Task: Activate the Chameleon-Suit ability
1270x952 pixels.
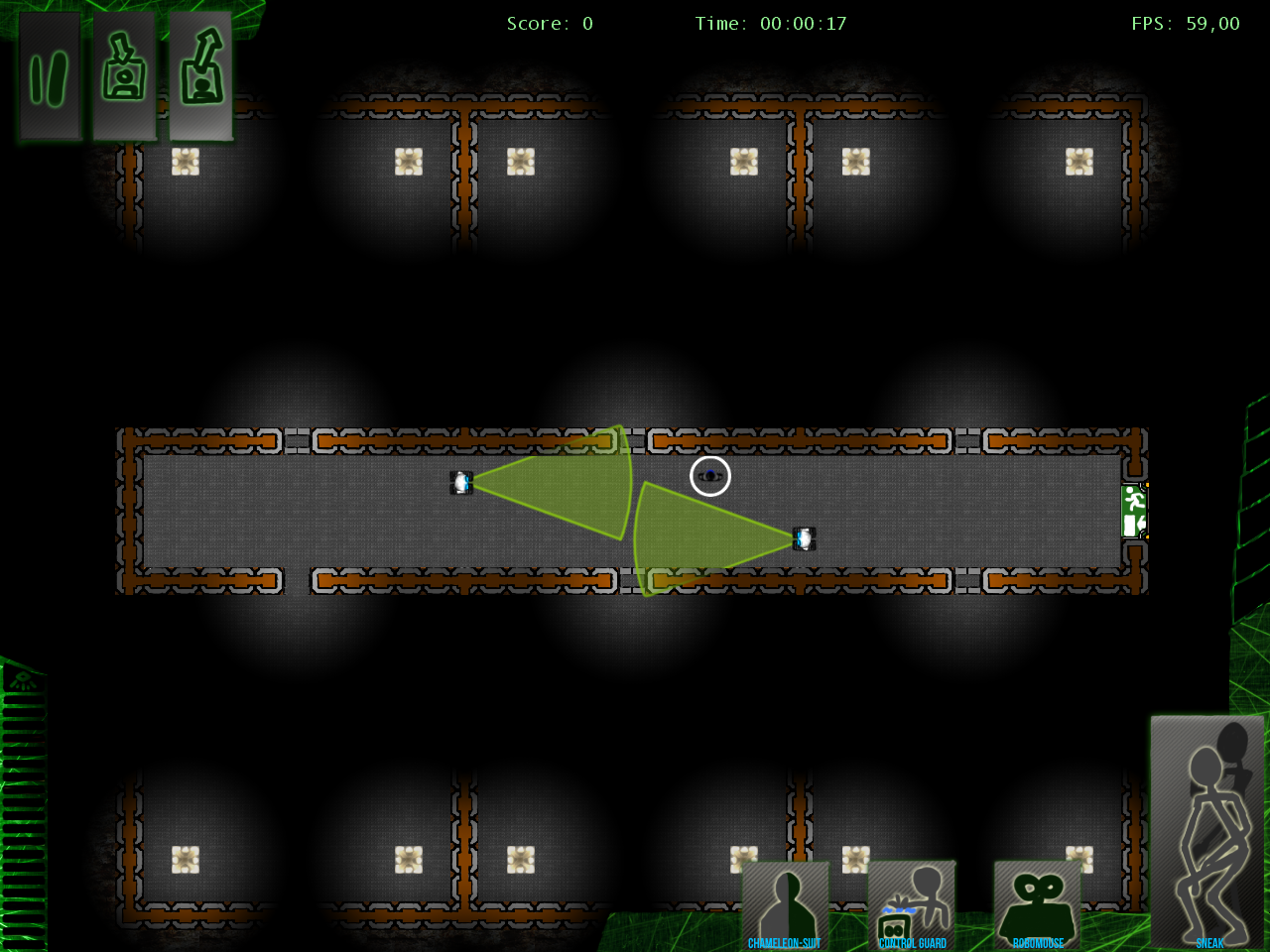Action: pyautogui.click(x=785, y=906)
